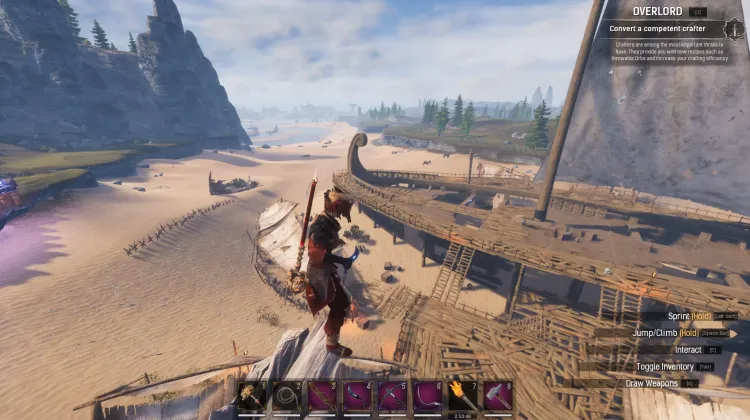Select the mace in hotbar slot 1
Screen dimensions: 750x420
point(251,396)
